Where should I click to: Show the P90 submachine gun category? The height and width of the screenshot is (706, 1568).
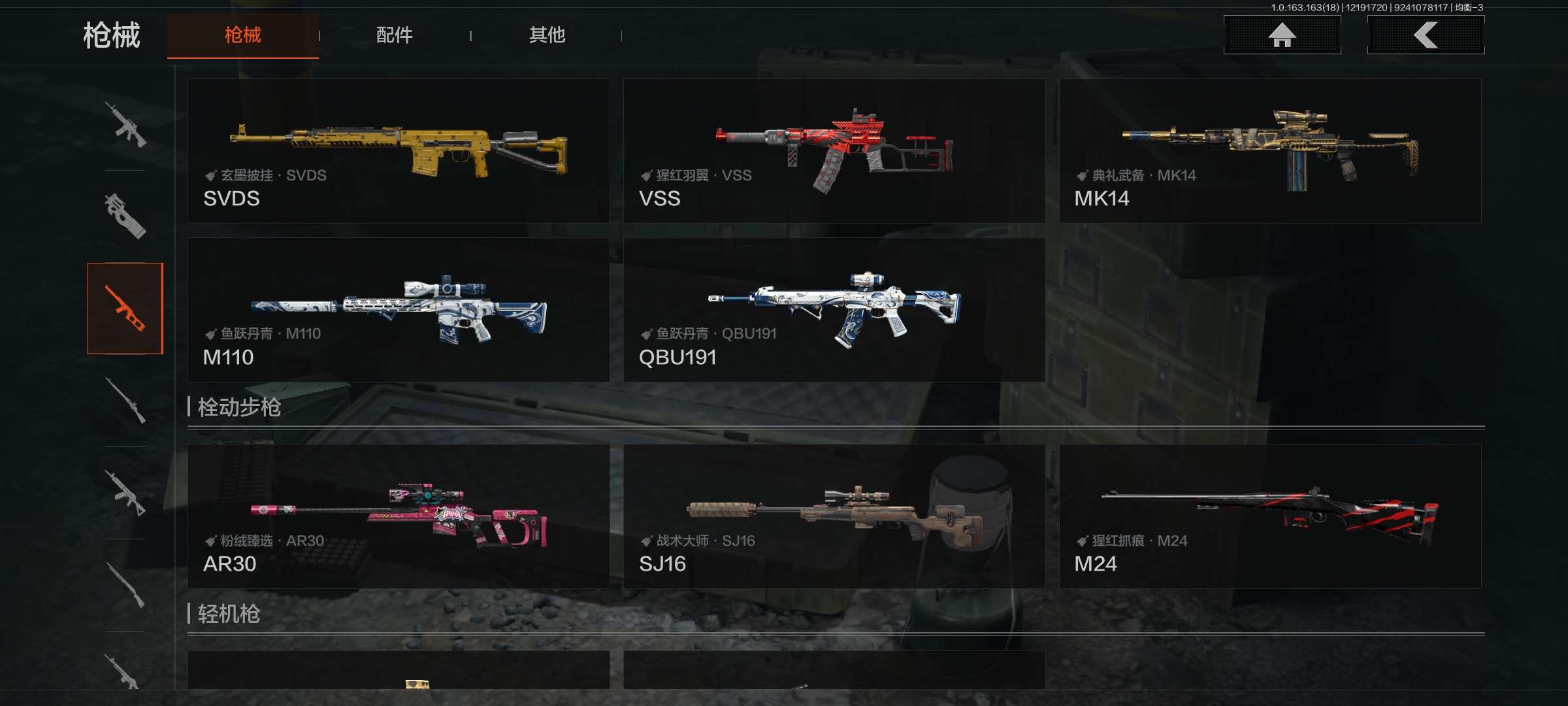click(125, 216)
